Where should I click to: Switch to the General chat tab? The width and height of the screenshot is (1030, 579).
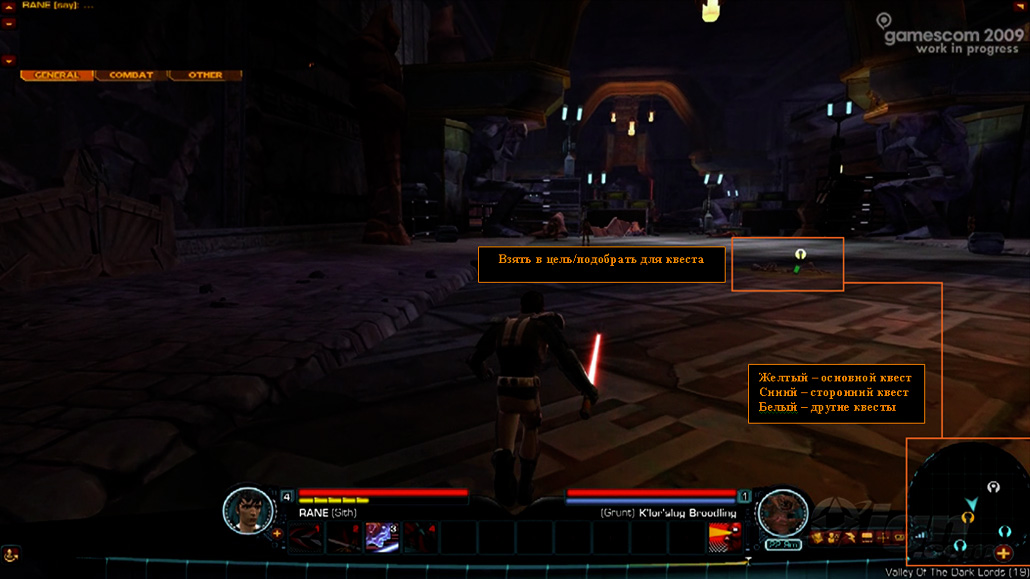pos(57,75)
